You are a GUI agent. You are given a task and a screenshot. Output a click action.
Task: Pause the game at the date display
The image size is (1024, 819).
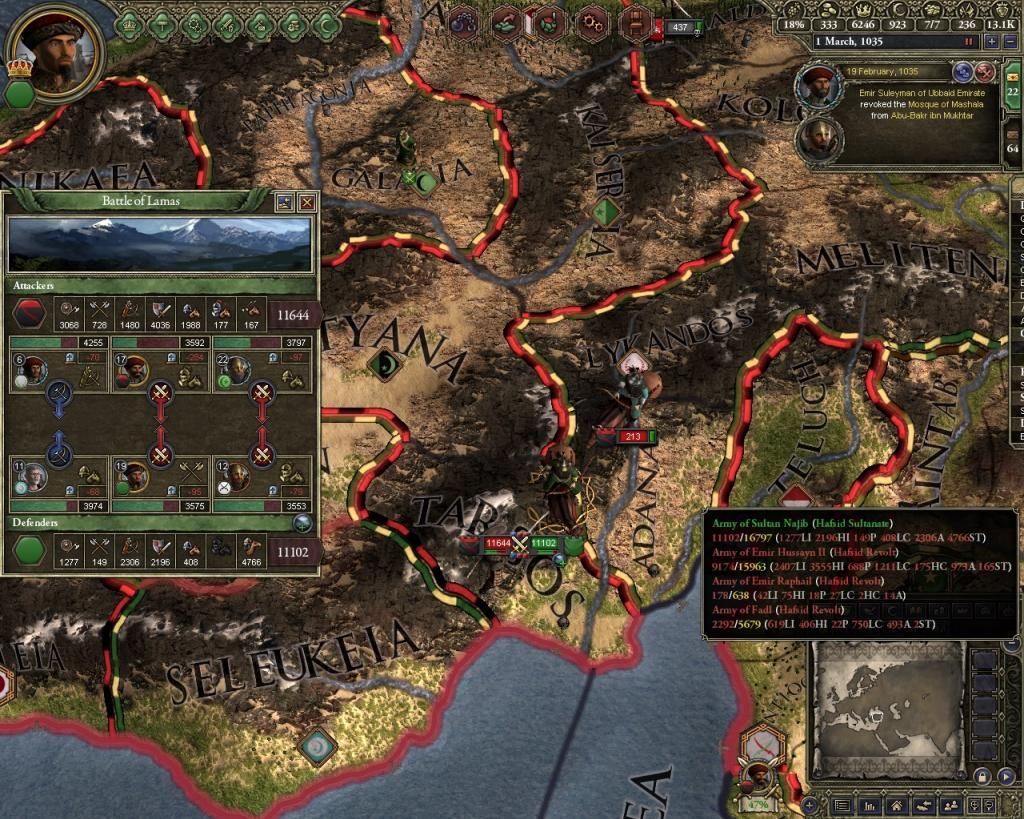(x=968, y=42)
